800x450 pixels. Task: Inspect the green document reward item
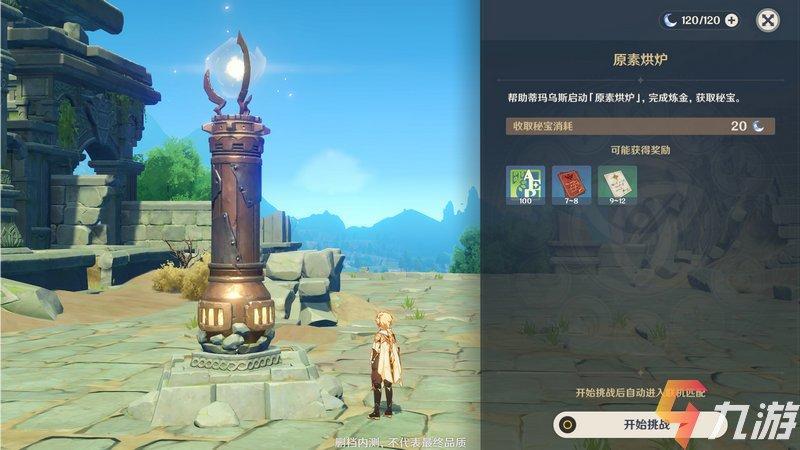click(617, 185)
